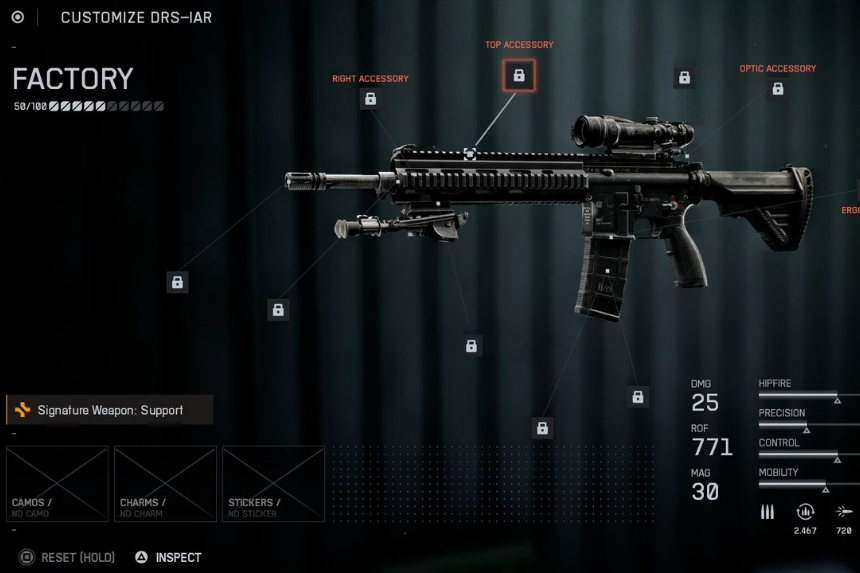Image resolution: width=860 pixels, height=573 pixels.
Task: Click the Signature Weapon: Support label
Action: click(x=109, y=410)
